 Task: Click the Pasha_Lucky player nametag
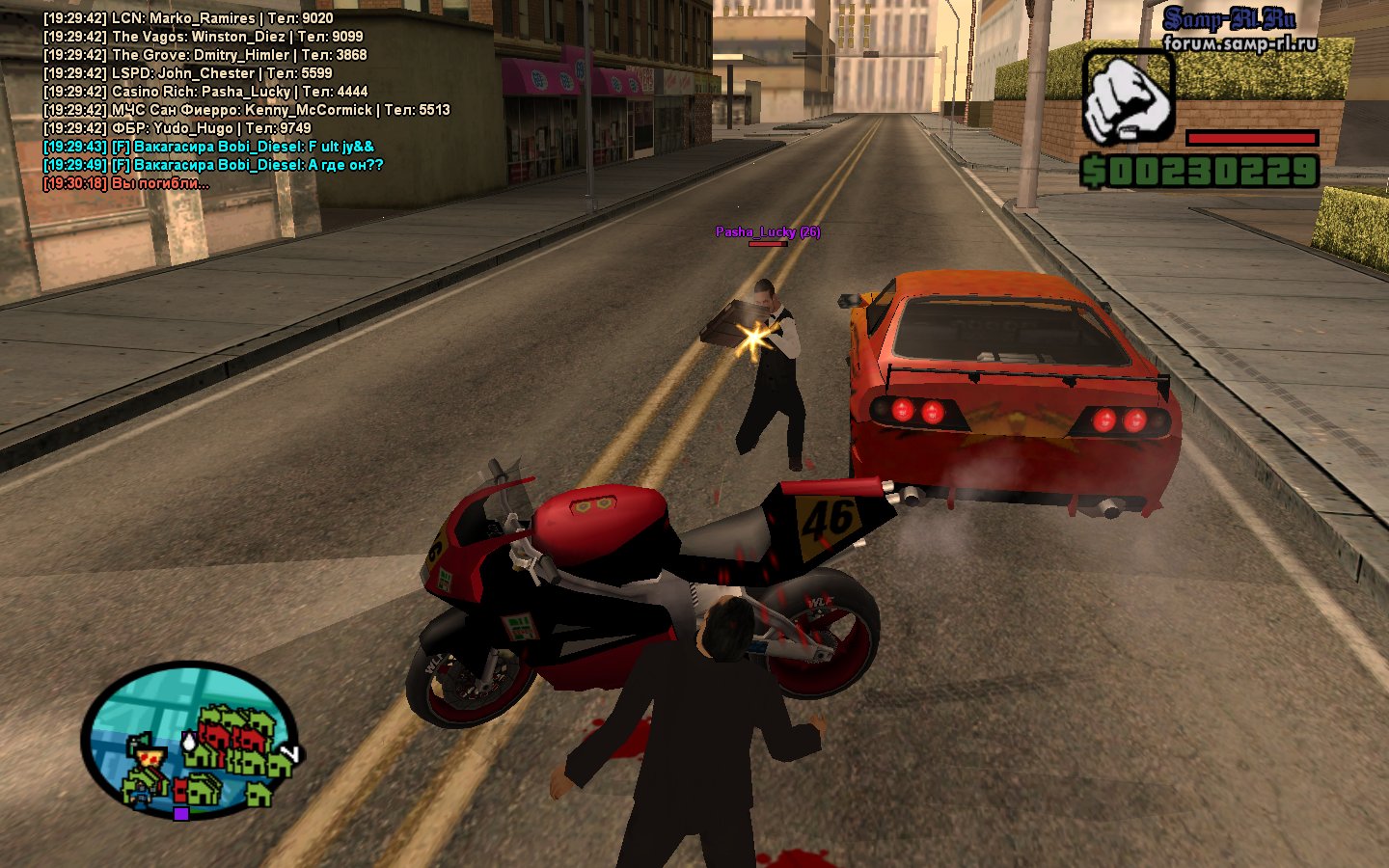point(767,231)
